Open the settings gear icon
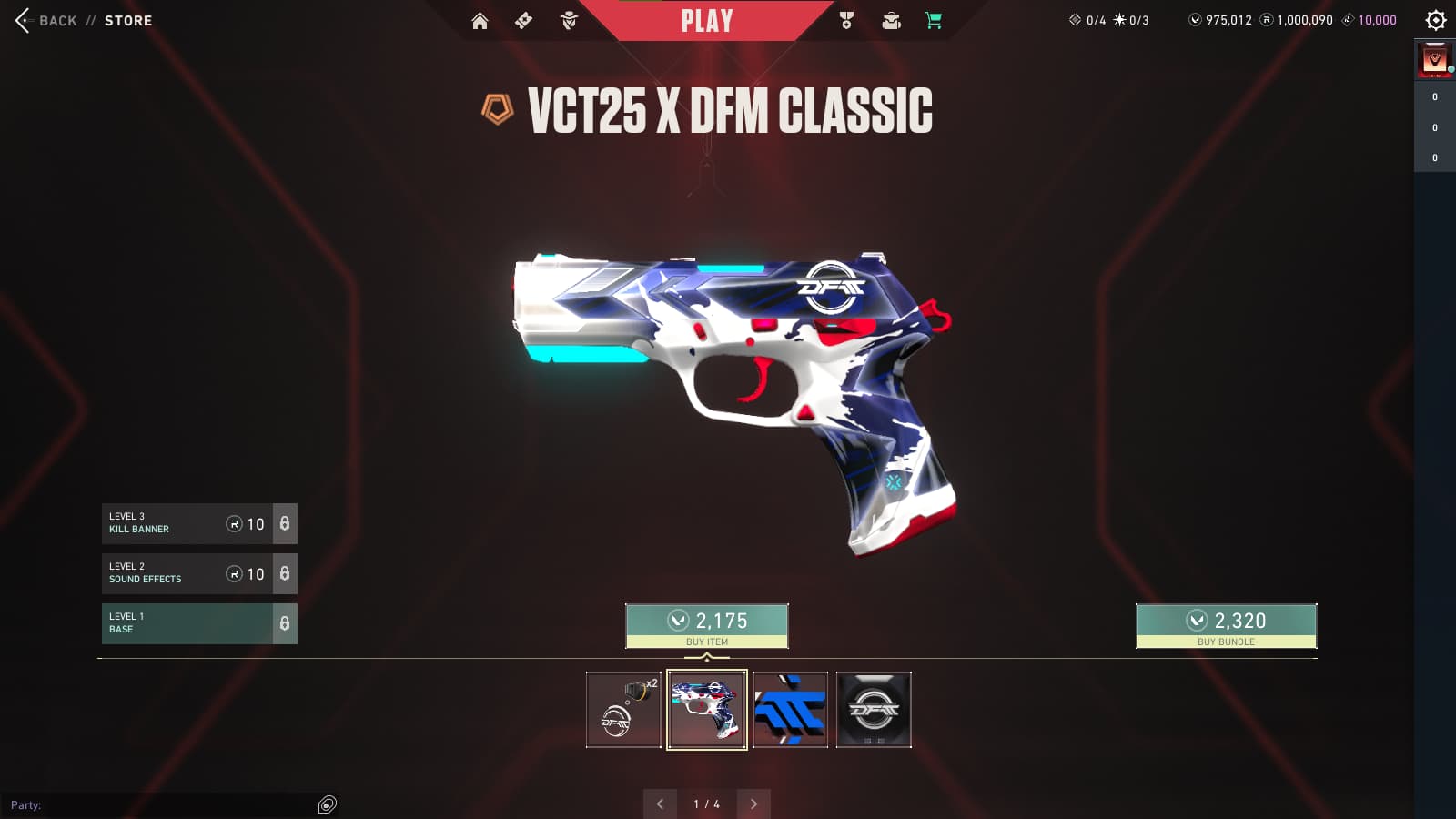This screenshot has height=819, width=1456. pos(1435,20)
